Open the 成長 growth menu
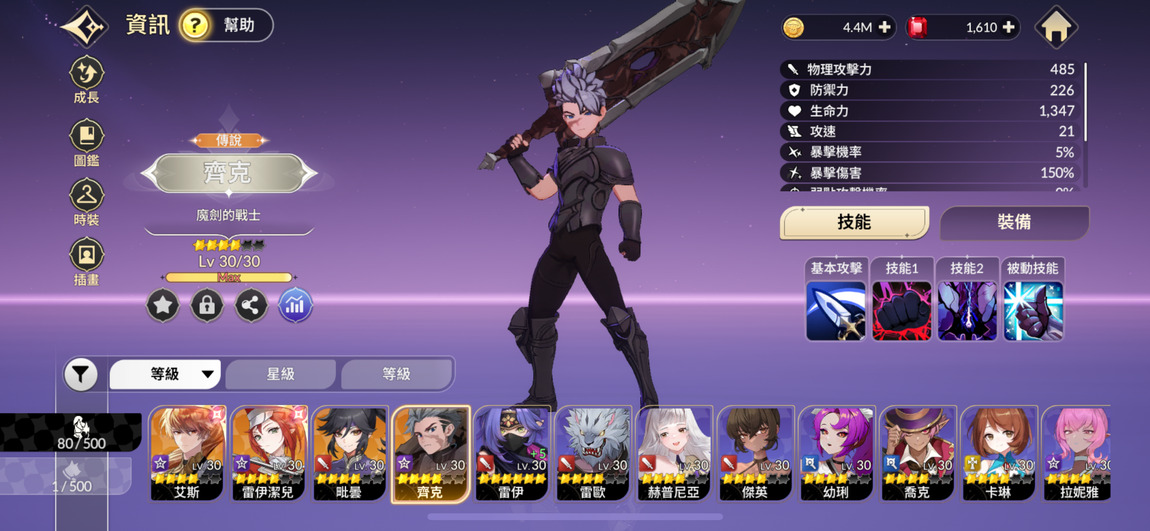This screenshot has height=531, width=1150. [87, 79]
